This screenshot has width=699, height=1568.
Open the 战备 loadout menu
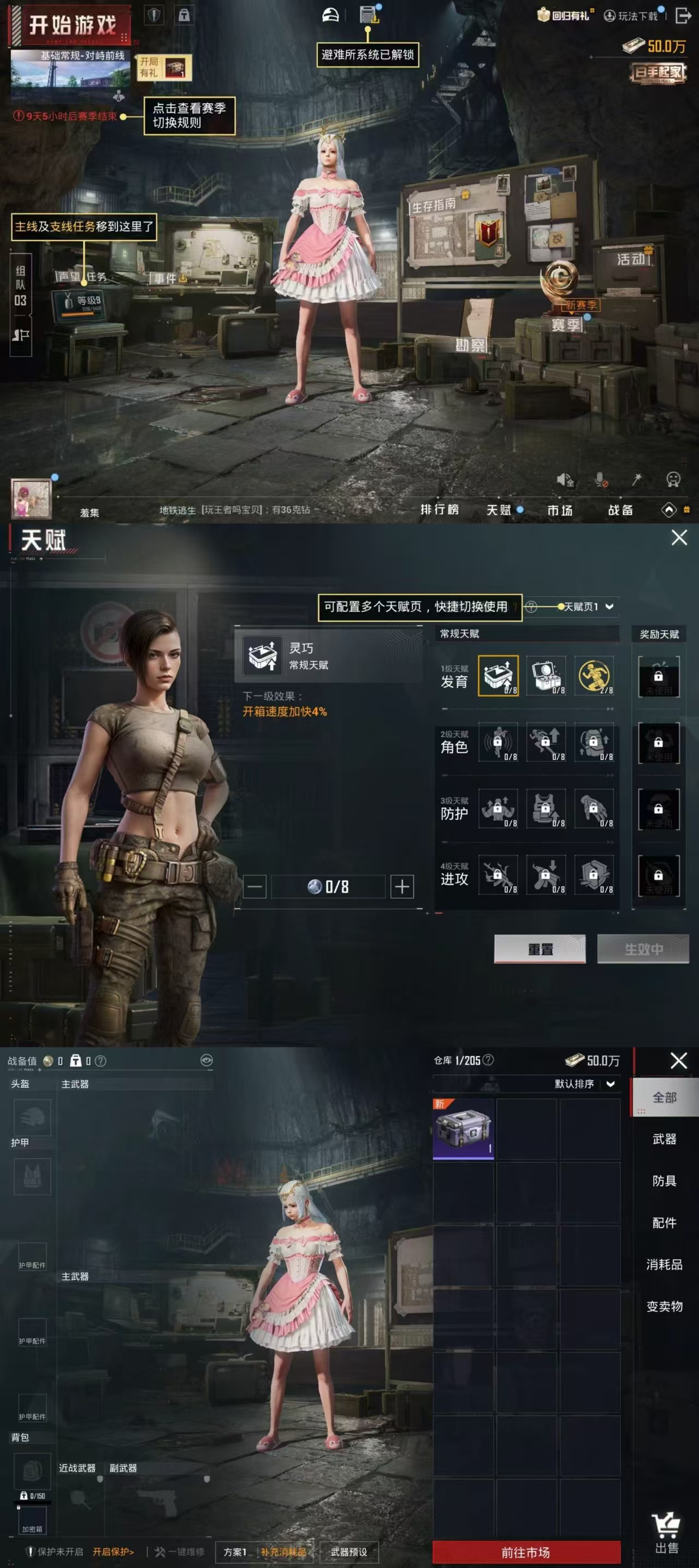tap(620, 510)
